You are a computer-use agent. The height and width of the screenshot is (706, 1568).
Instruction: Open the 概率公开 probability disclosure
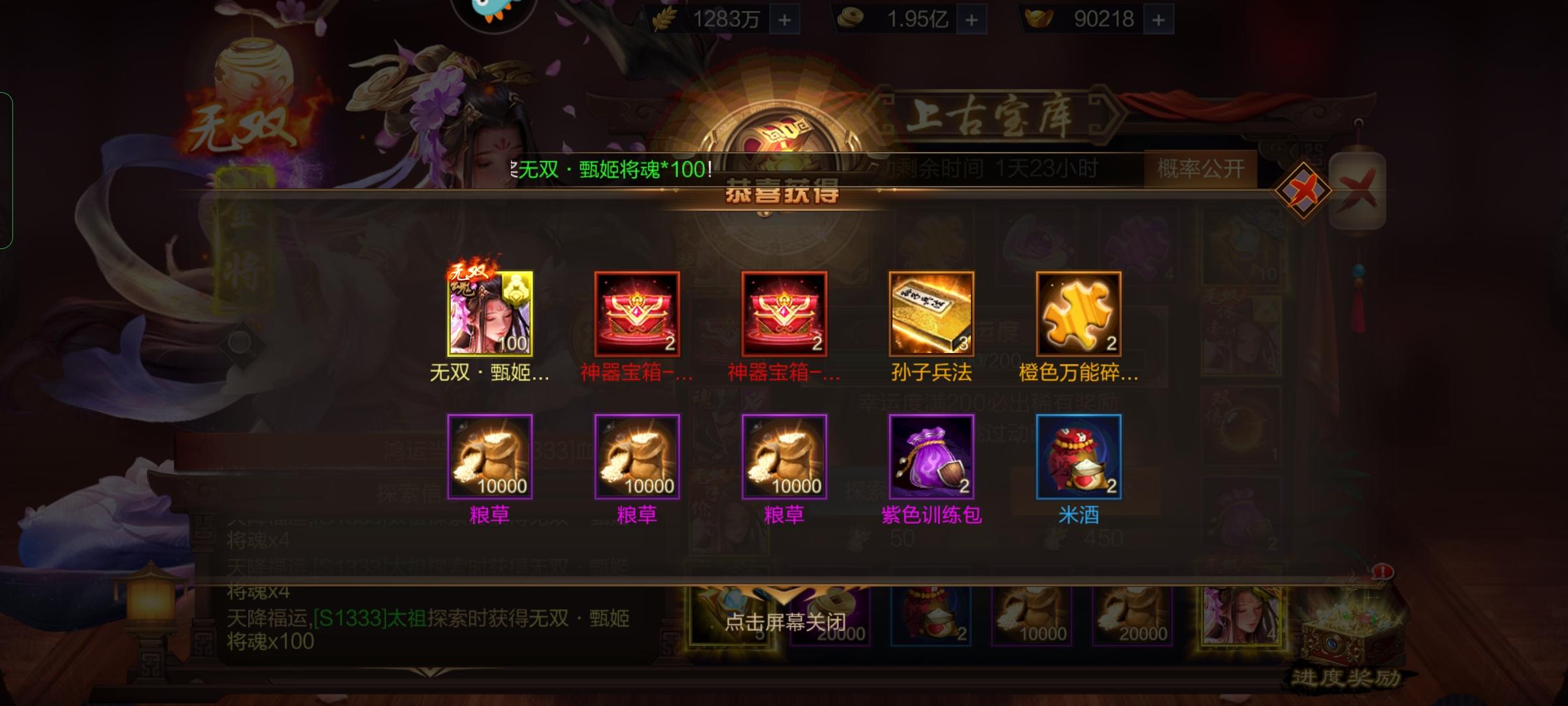(x=1201, y=168)
